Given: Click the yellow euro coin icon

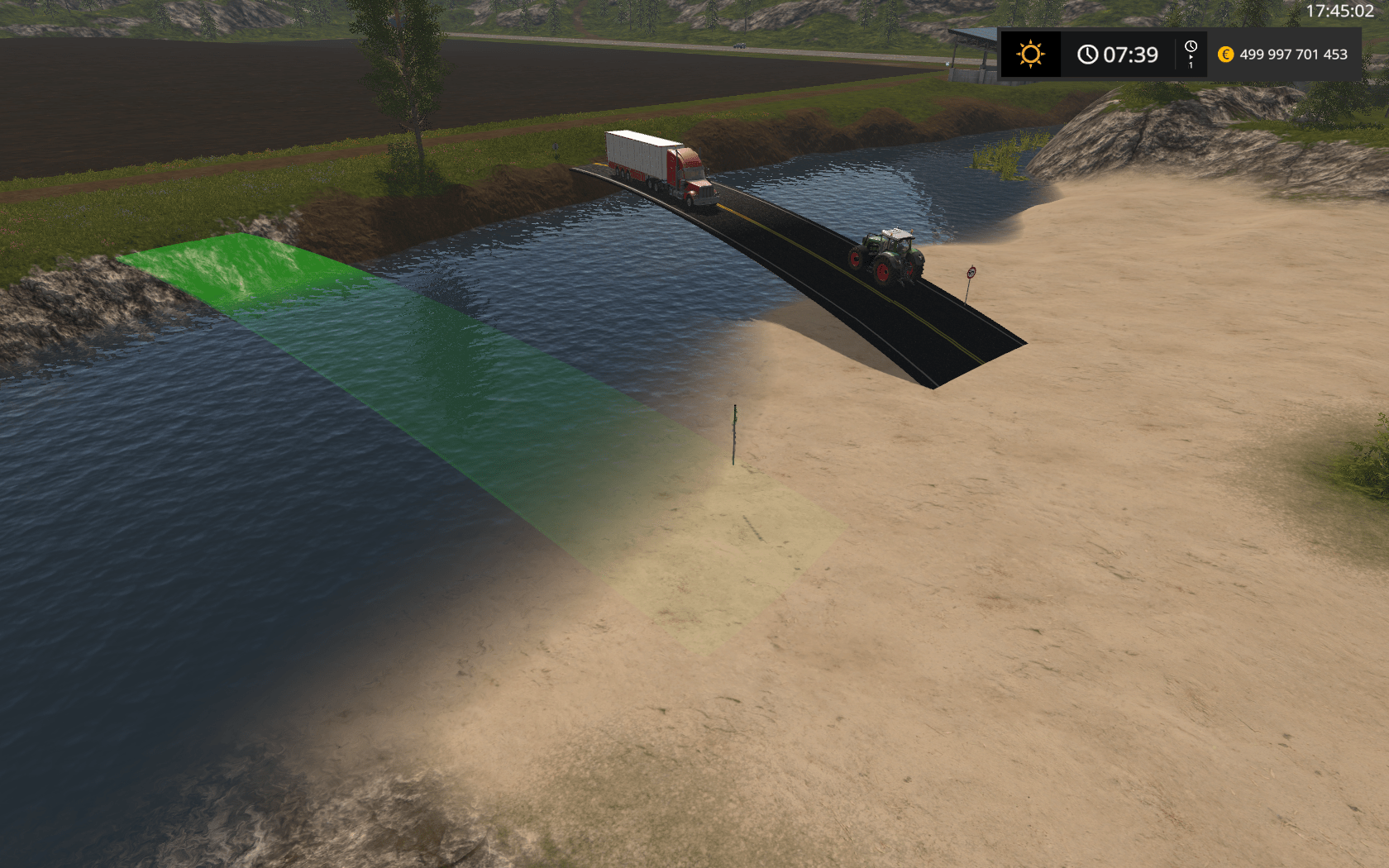Looking at the screenshot, I should click(x=1224, y=55).
